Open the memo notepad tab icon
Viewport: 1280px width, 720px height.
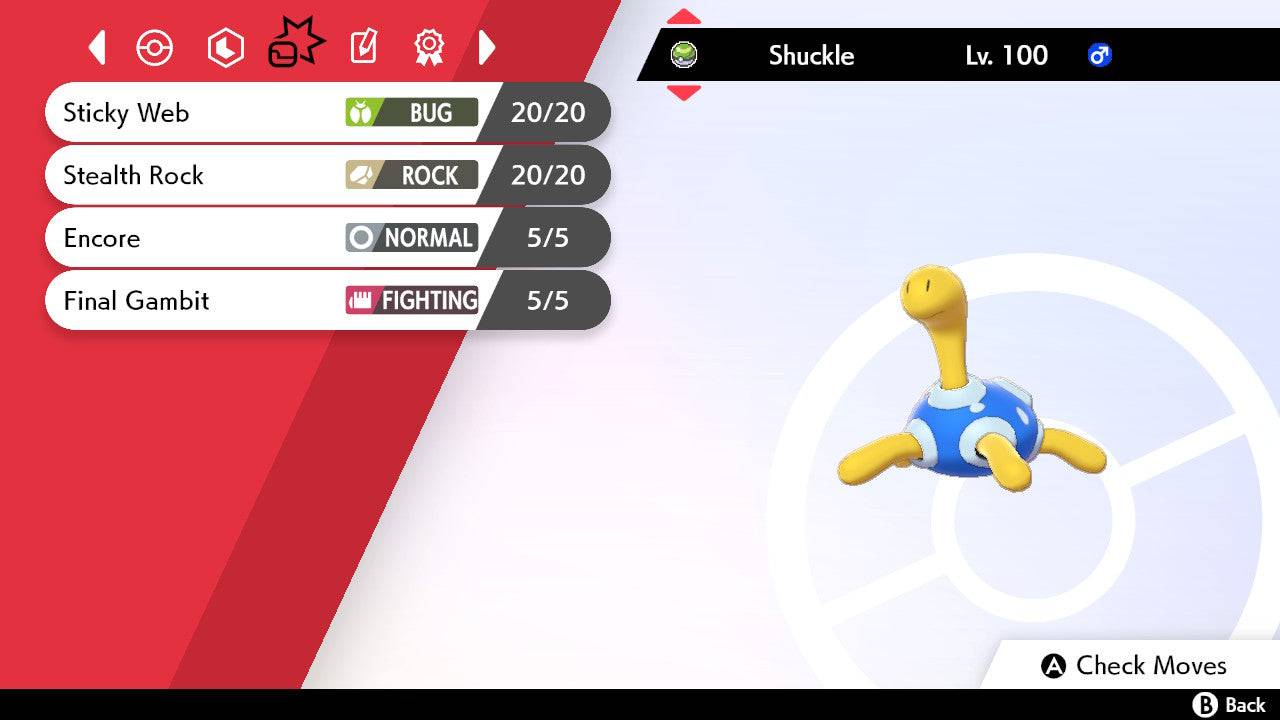click(x=362, y=47)
